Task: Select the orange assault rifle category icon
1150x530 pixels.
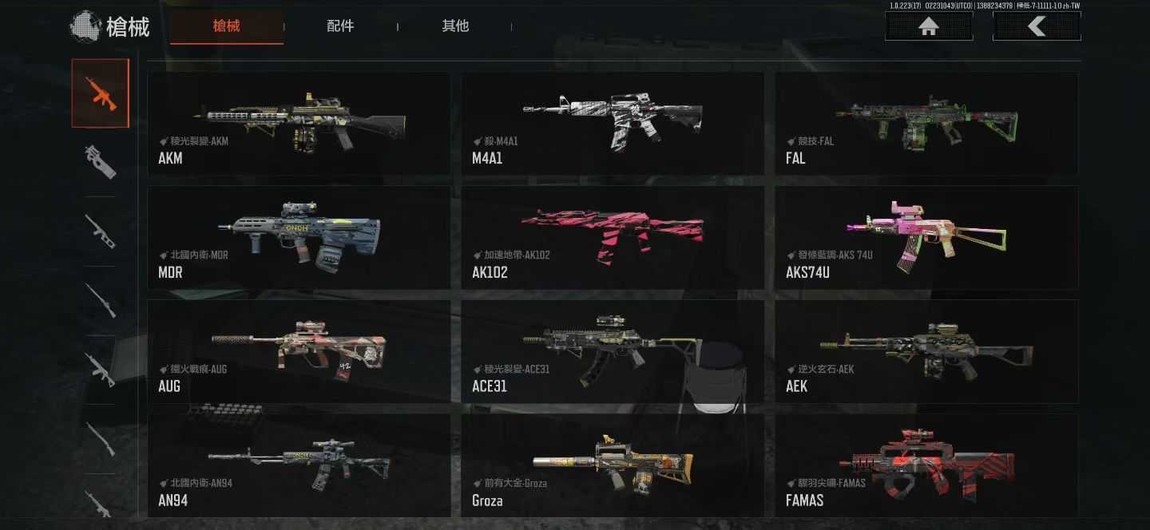Action: tap(100, 93)
